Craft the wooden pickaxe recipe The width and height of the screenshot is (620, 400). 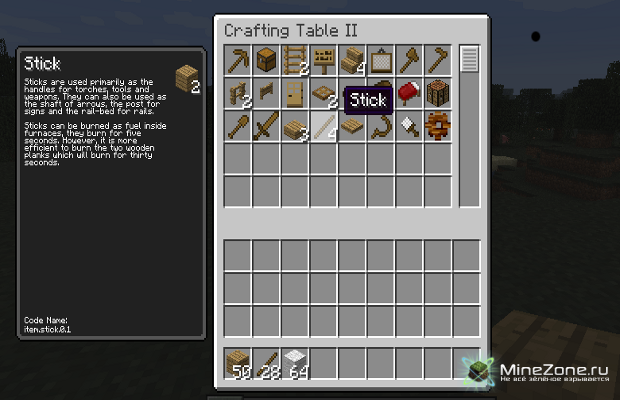click(238, 61)
